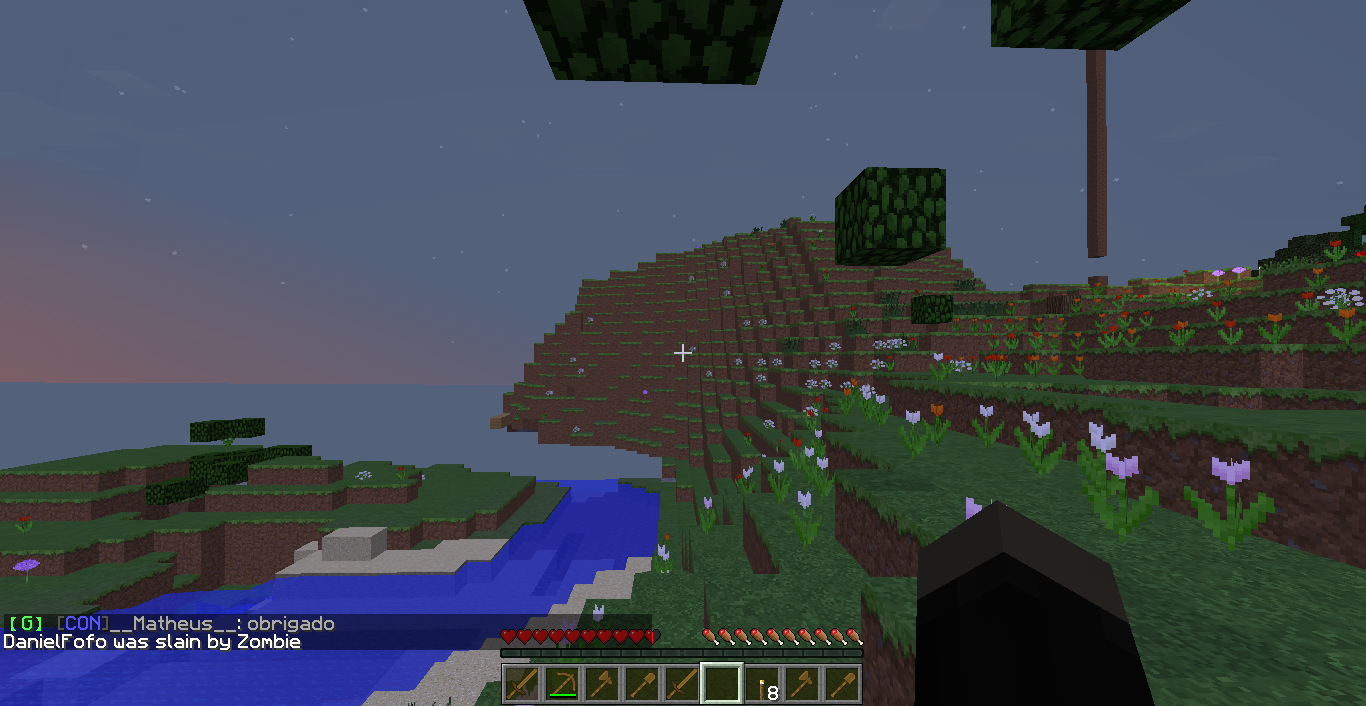Screen dimensions: 1366x706
Task: Choose the shovel between the axe and sword
Action: (x=641, y=684)
